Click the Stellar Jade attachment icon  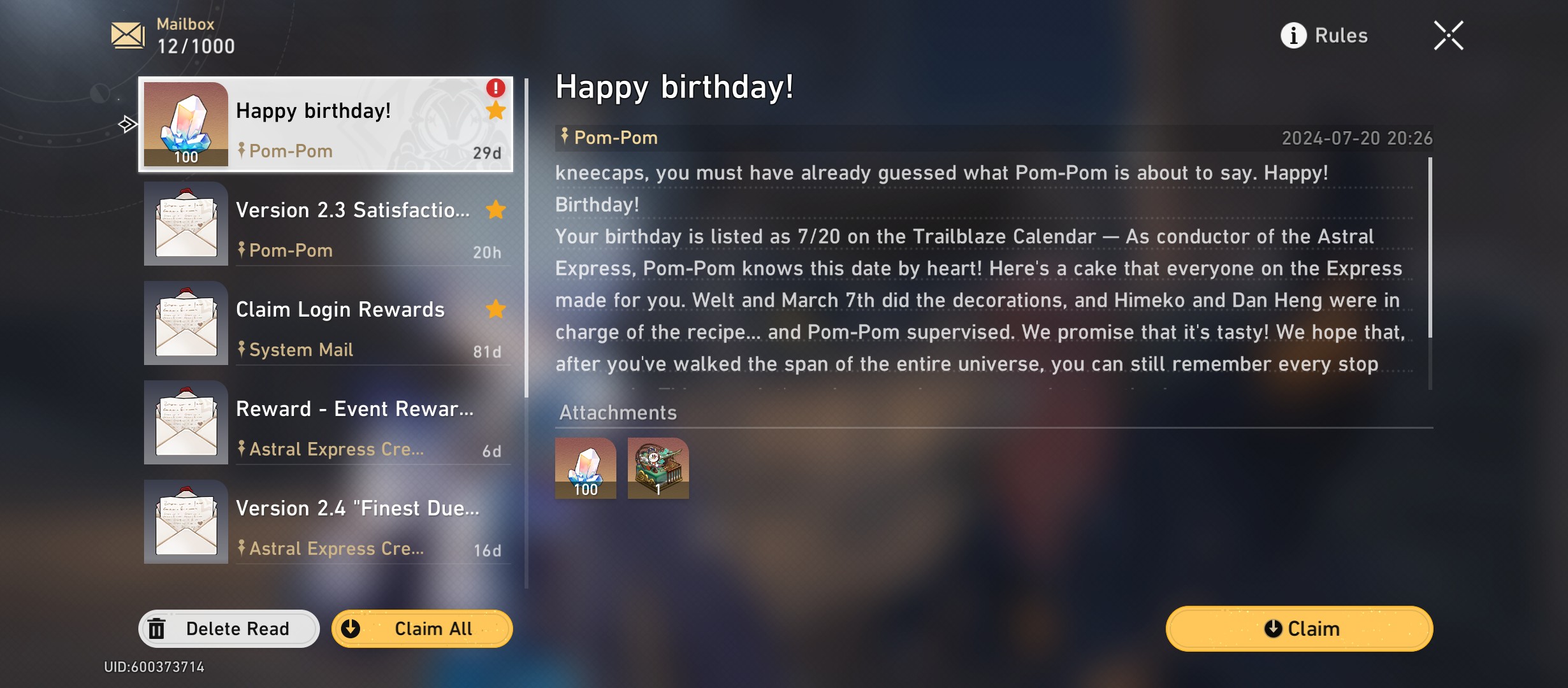point(584,469)
